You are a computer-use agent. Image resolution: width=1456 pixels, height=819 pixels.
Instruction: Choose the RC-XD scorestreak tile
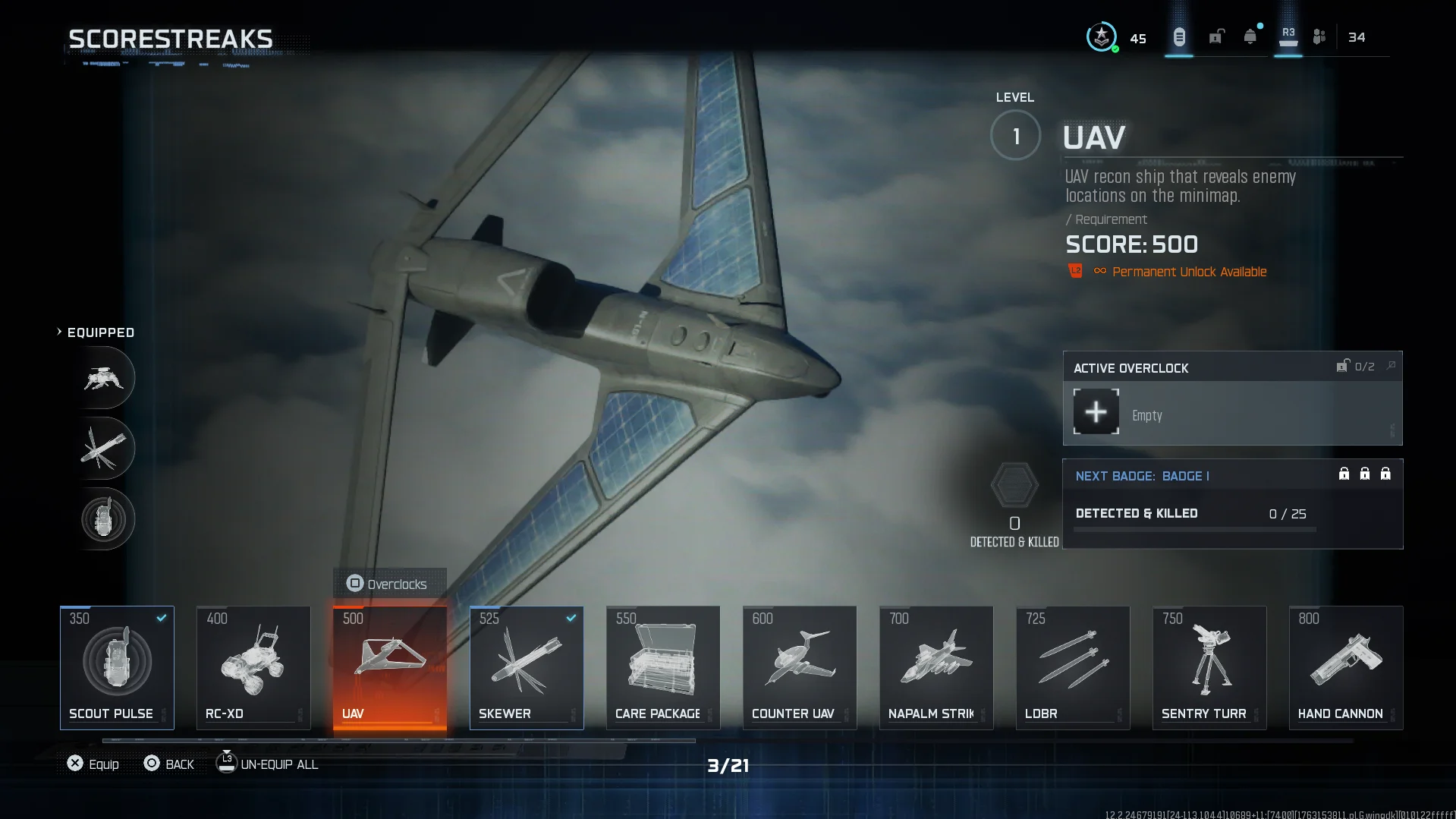[x=253, y=667]
